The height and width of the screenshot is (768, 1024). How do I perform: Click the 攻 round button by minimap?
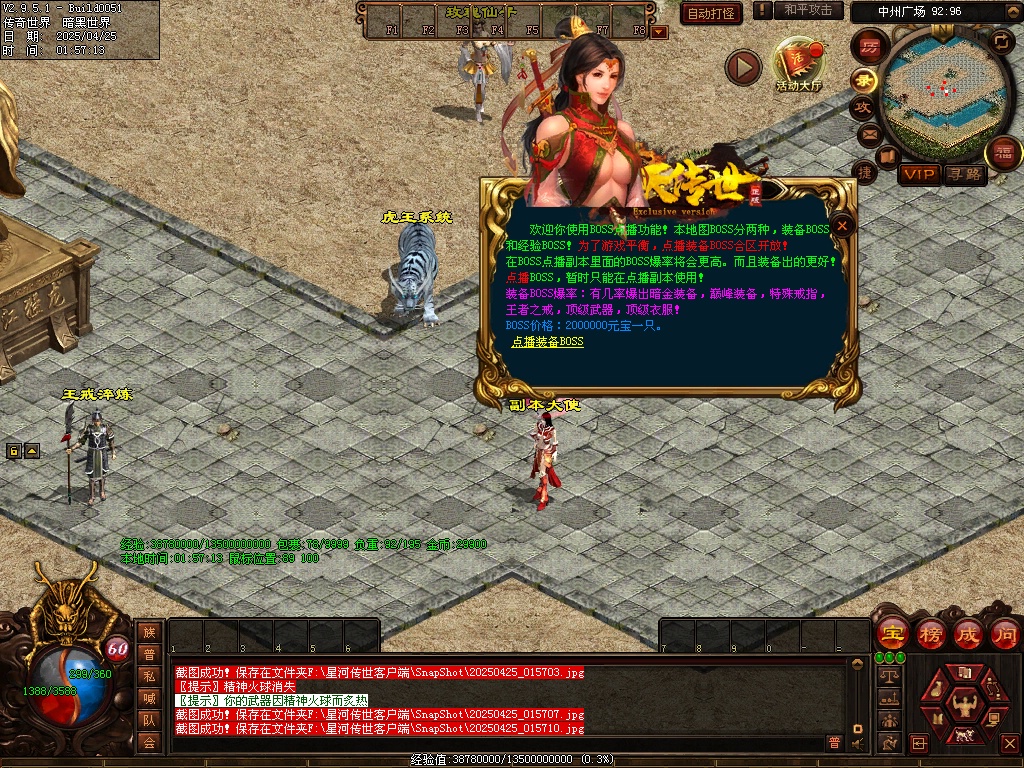click(862, 106)
